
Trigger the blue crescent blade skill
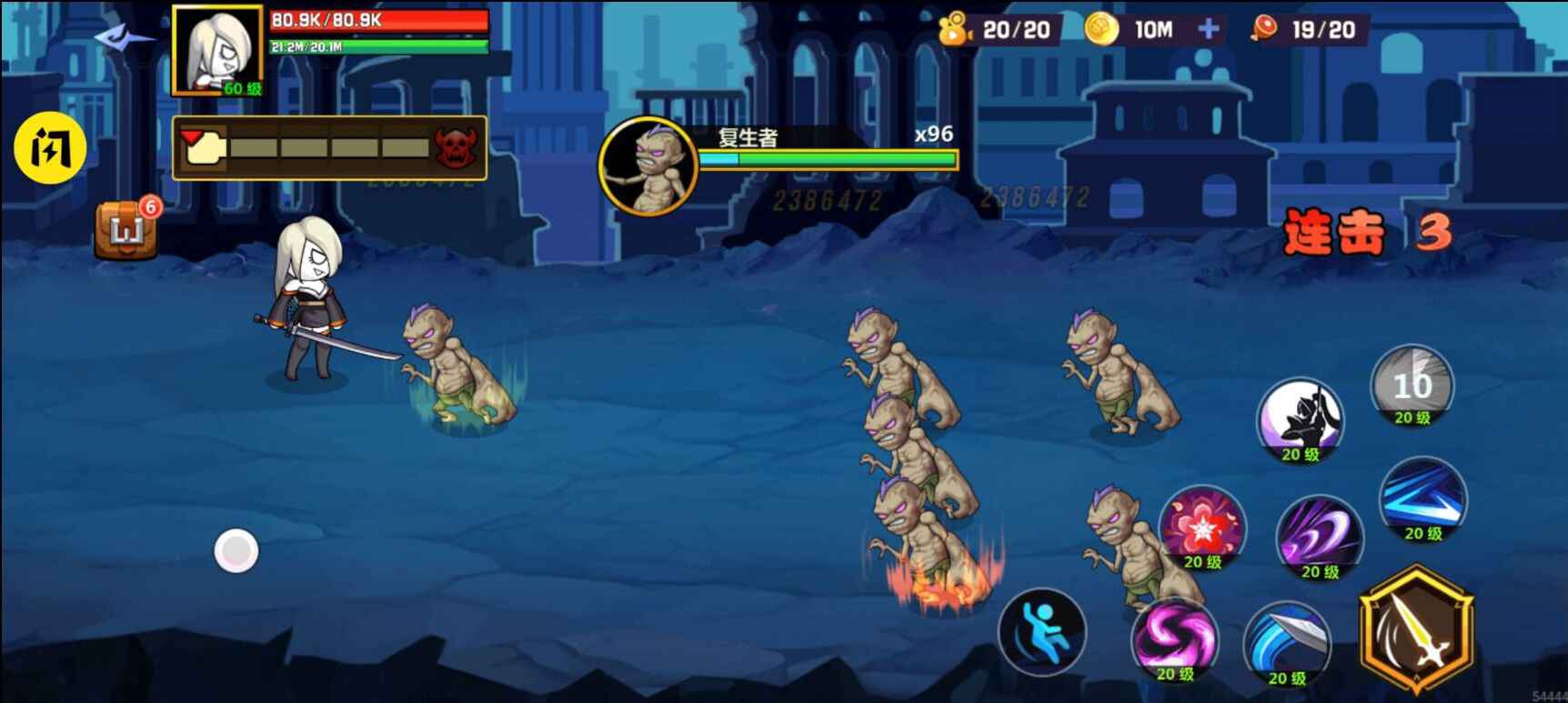point(1286,643)
